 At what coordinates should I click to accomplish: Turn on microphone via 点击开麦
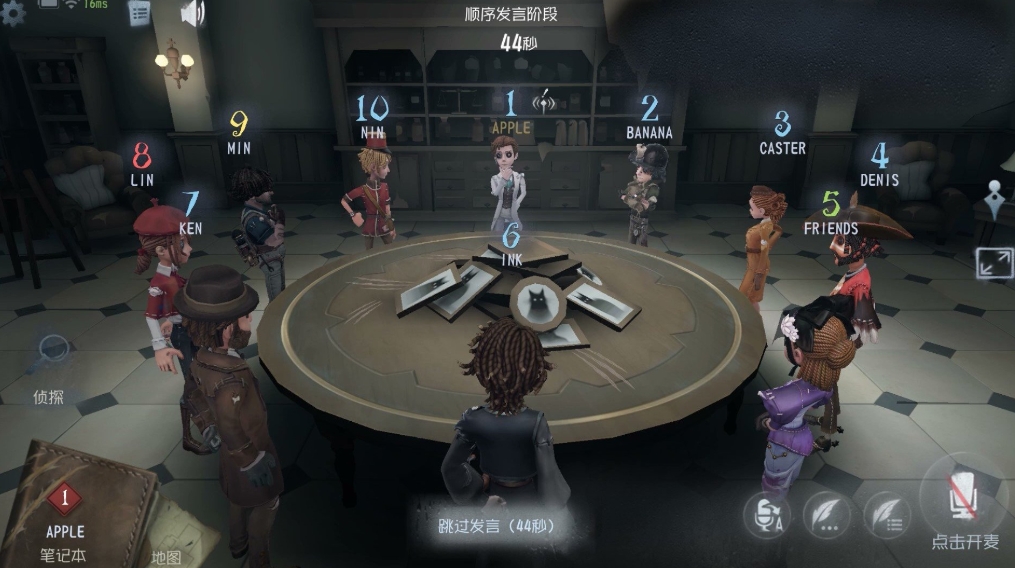(x=964, y=498)
